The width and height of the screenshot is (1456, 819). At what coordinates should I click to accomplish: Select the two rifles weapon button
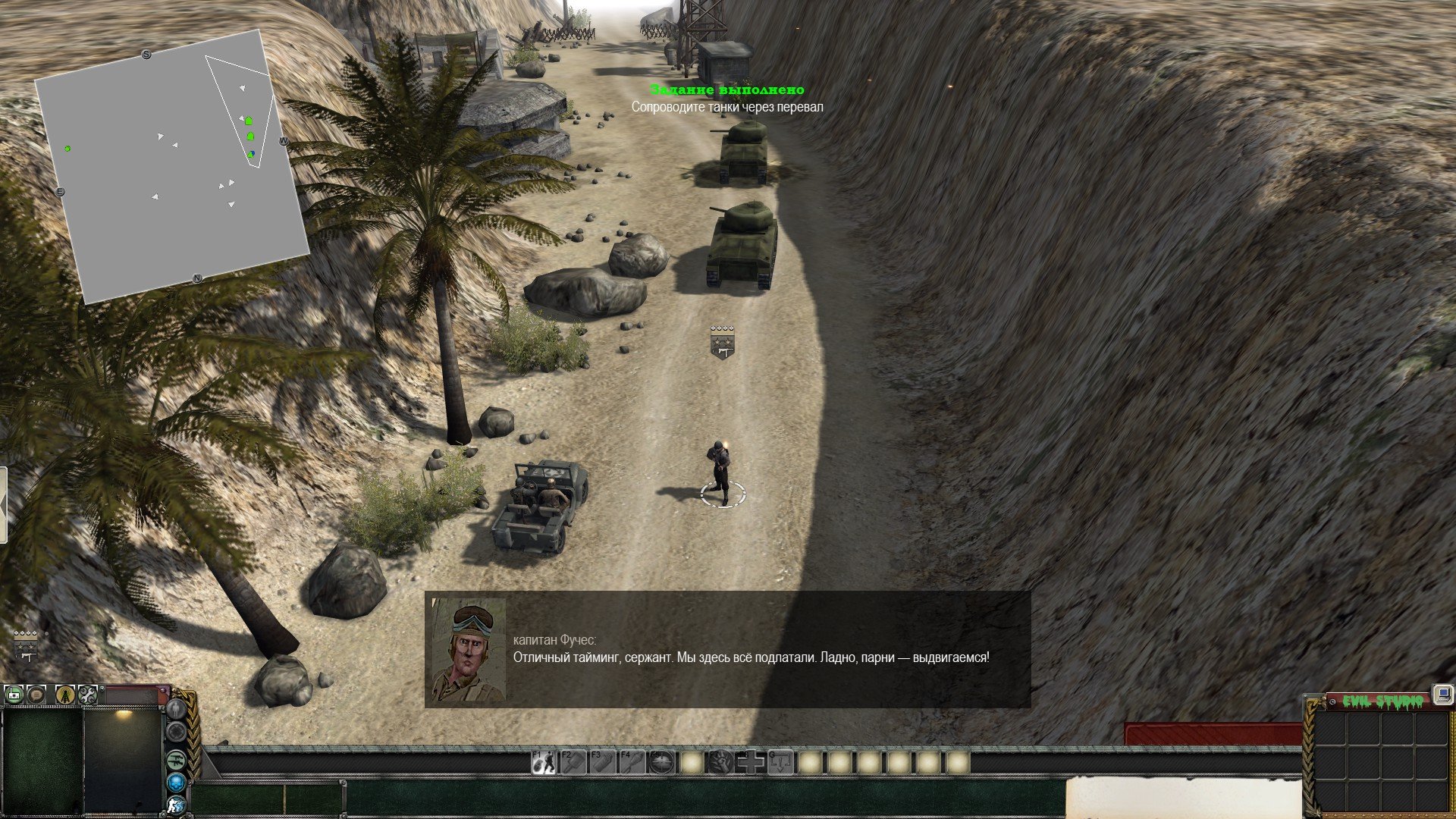[176, 758]
